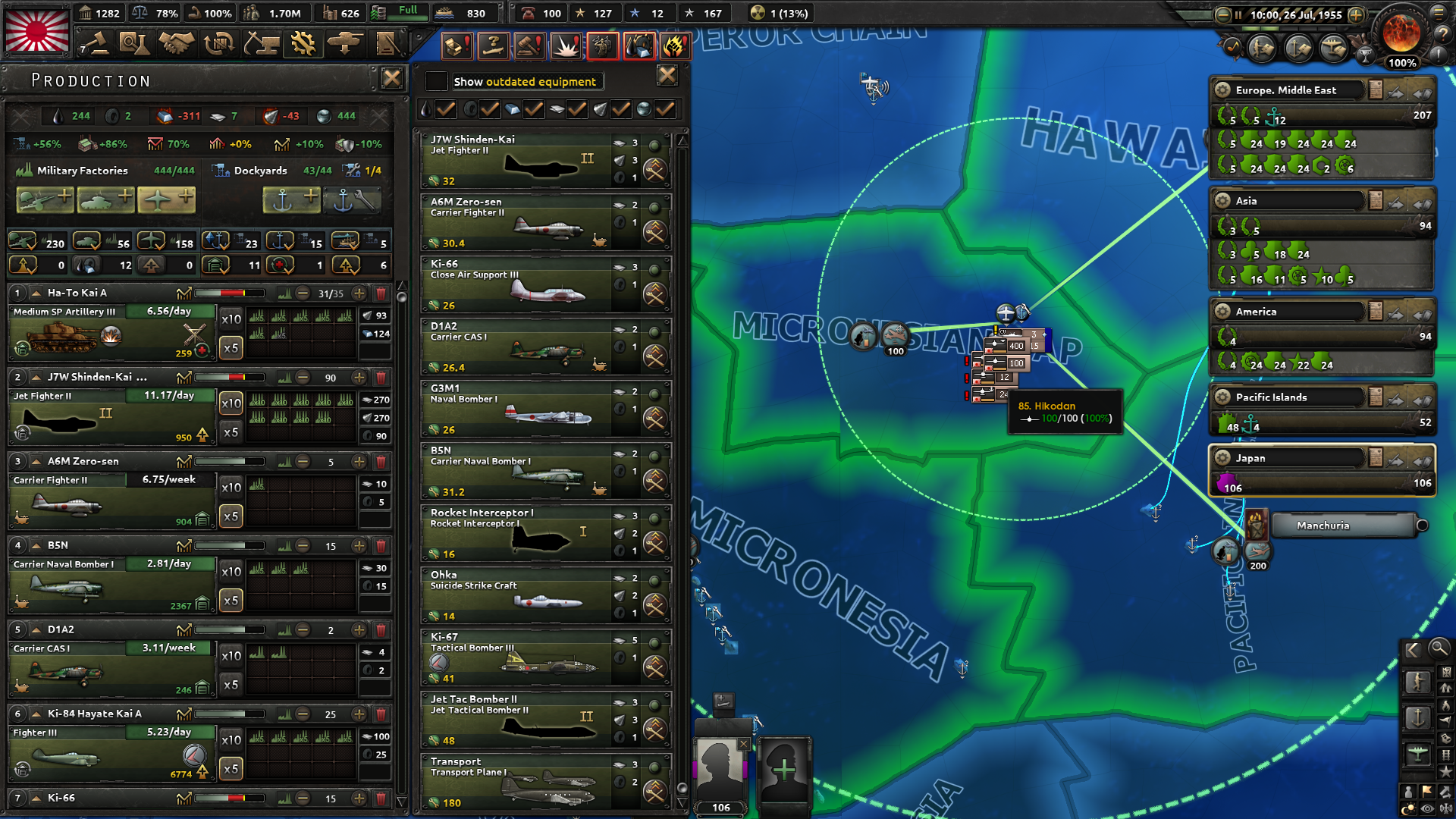Click the x5 multiplier on Jet Fighter II
This screenshot has height=819, width=1456.
tap(230, 431)
